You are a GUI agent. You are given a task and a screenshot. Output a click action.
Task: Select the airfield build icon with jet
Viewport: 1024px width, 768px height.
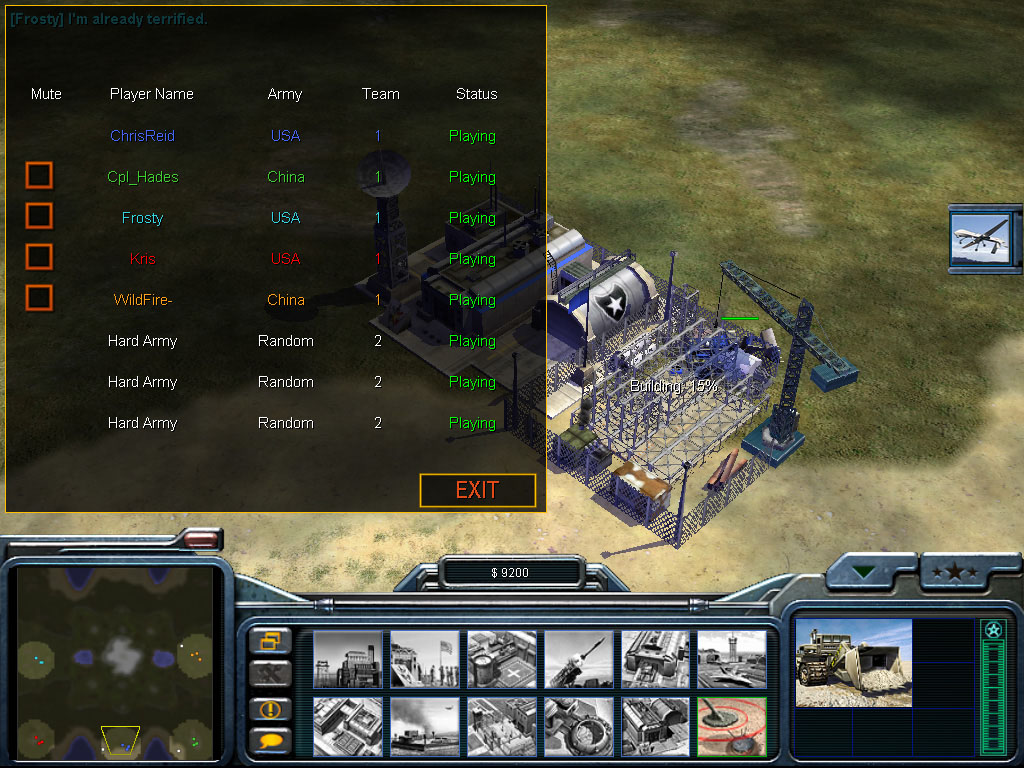coord(732,659)
